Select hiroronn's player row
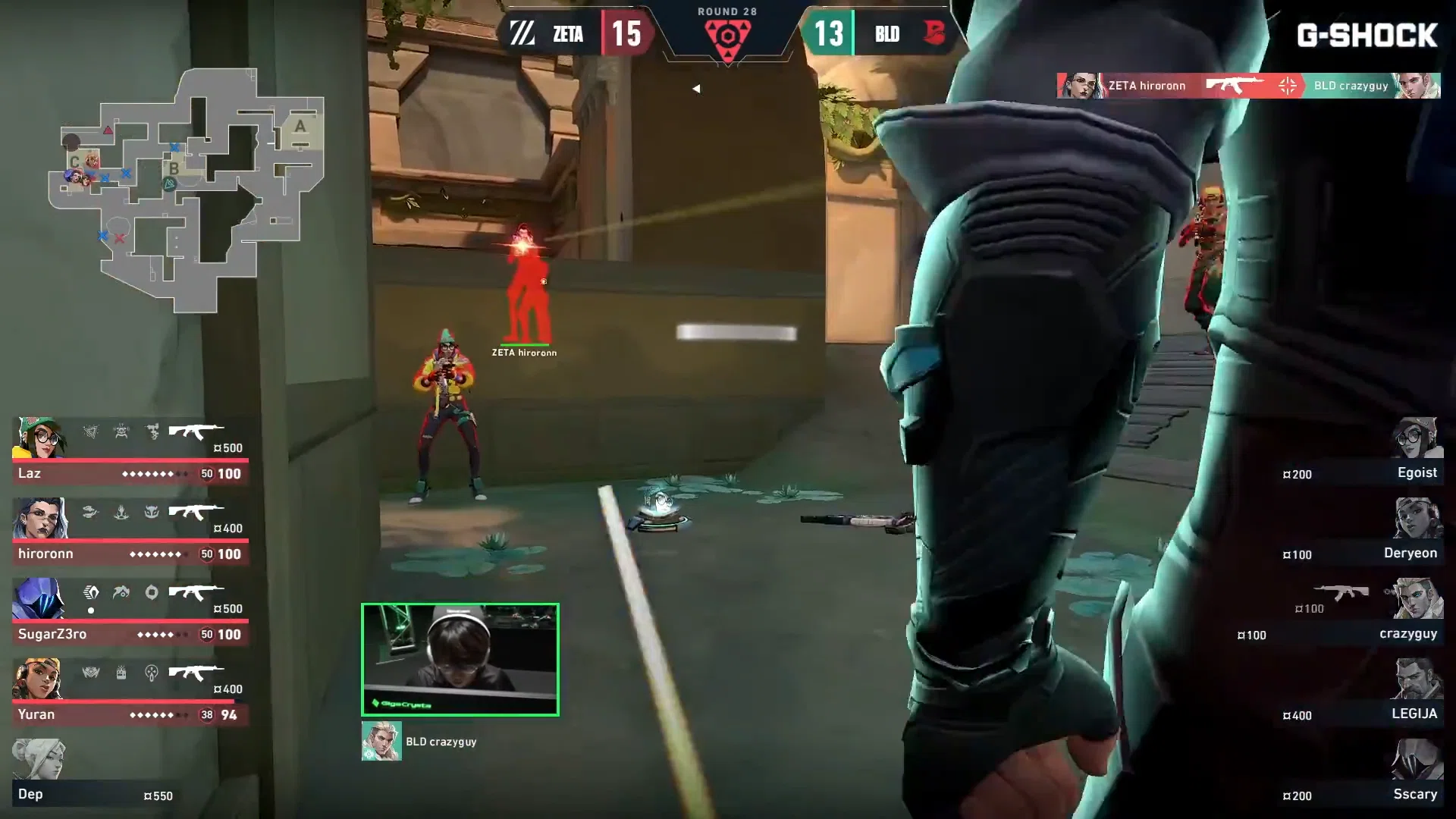 pos(130,531)
